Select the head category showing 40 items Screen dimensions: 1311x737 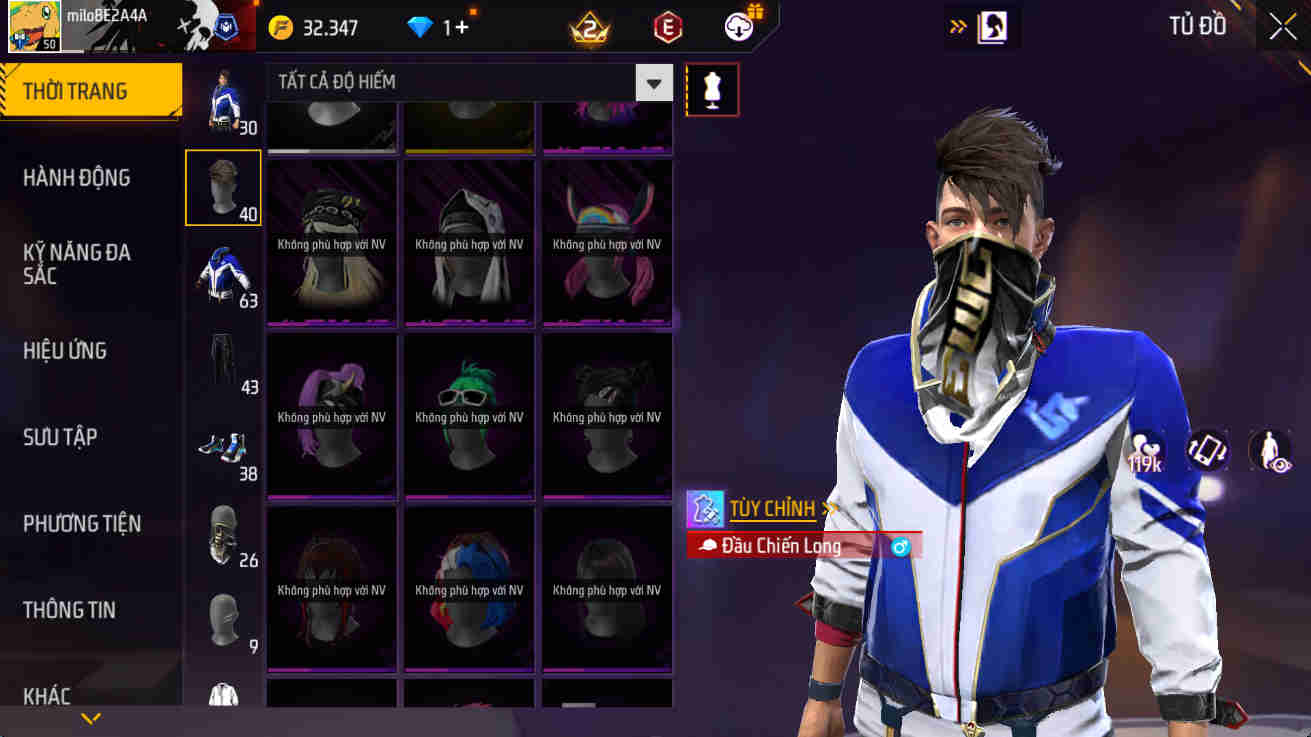(223, 187)
